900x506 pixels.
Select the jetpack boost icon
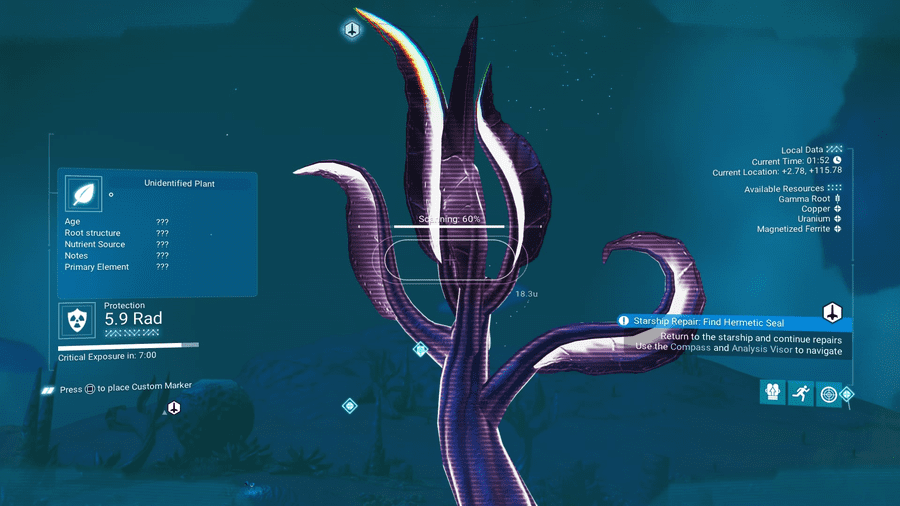(x=773, y=393)
